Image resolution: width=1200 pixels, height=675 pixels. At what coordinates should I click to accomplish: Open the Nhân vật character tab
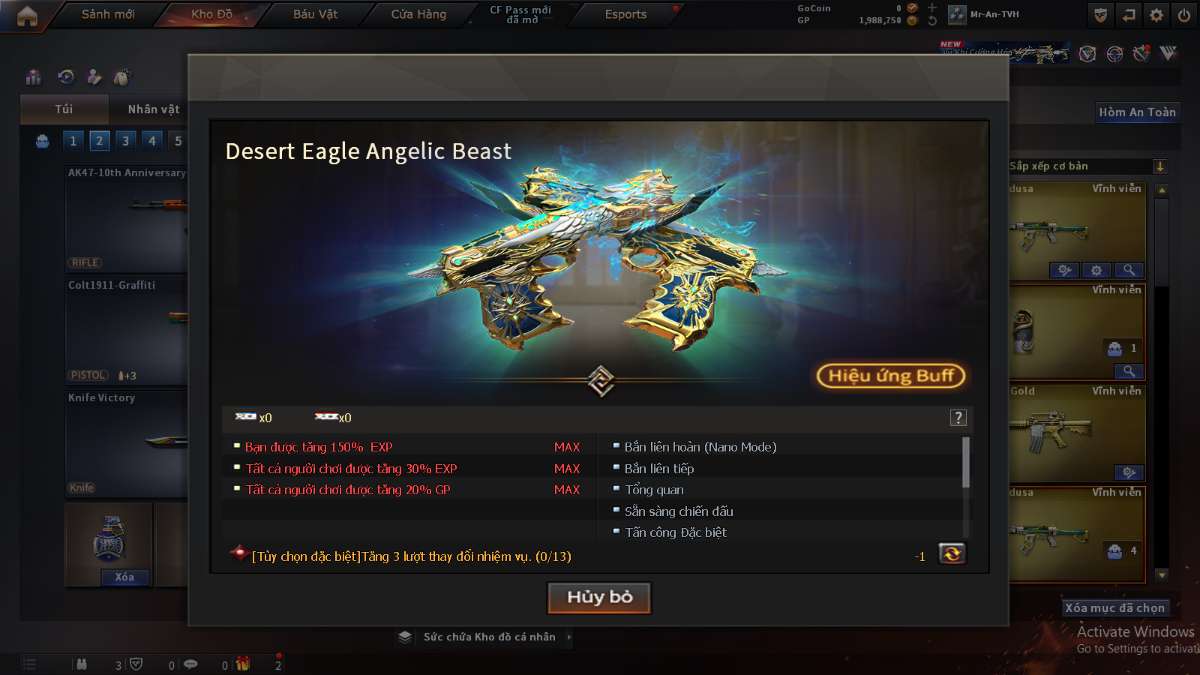(153, 109)
